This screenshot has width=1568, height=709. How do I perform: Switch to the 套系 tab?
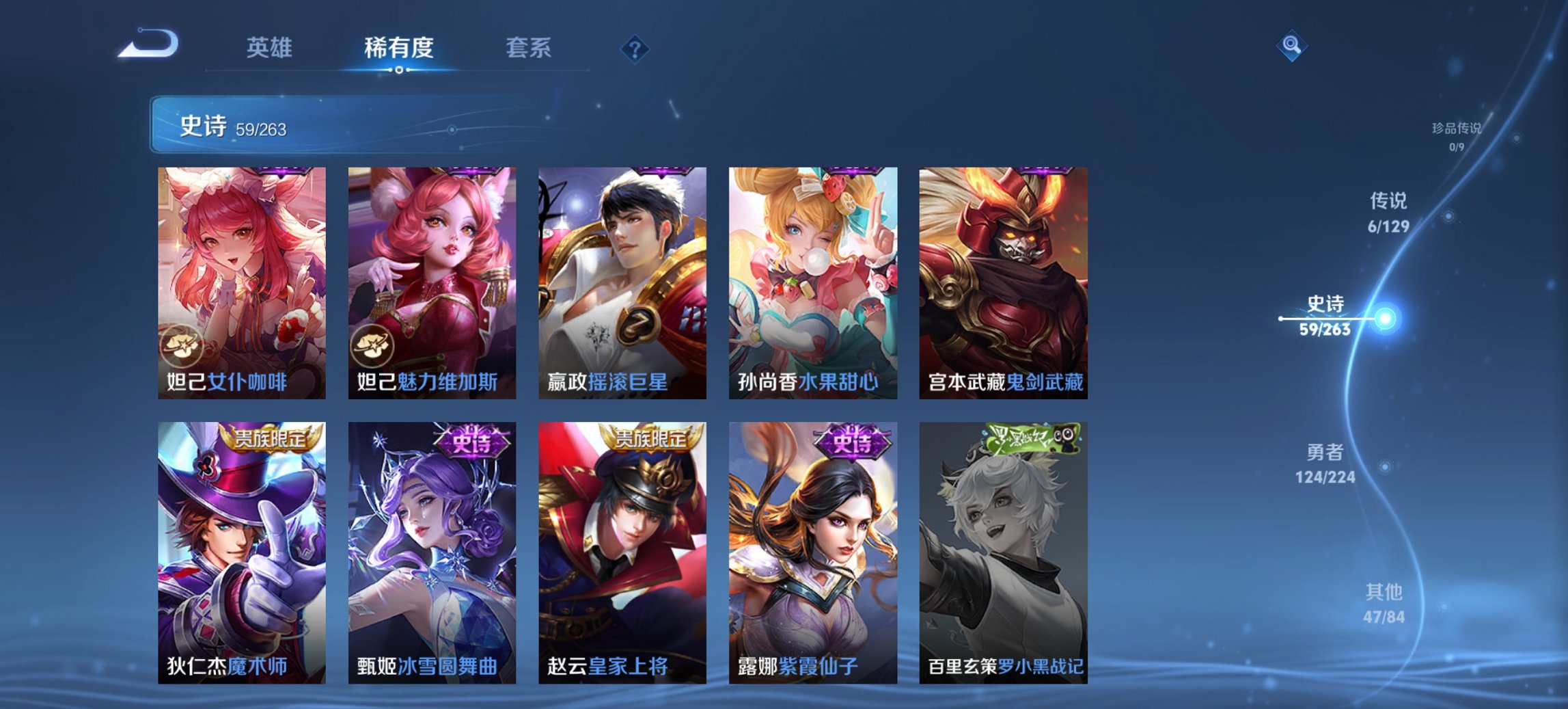click(x=530, y=49)
